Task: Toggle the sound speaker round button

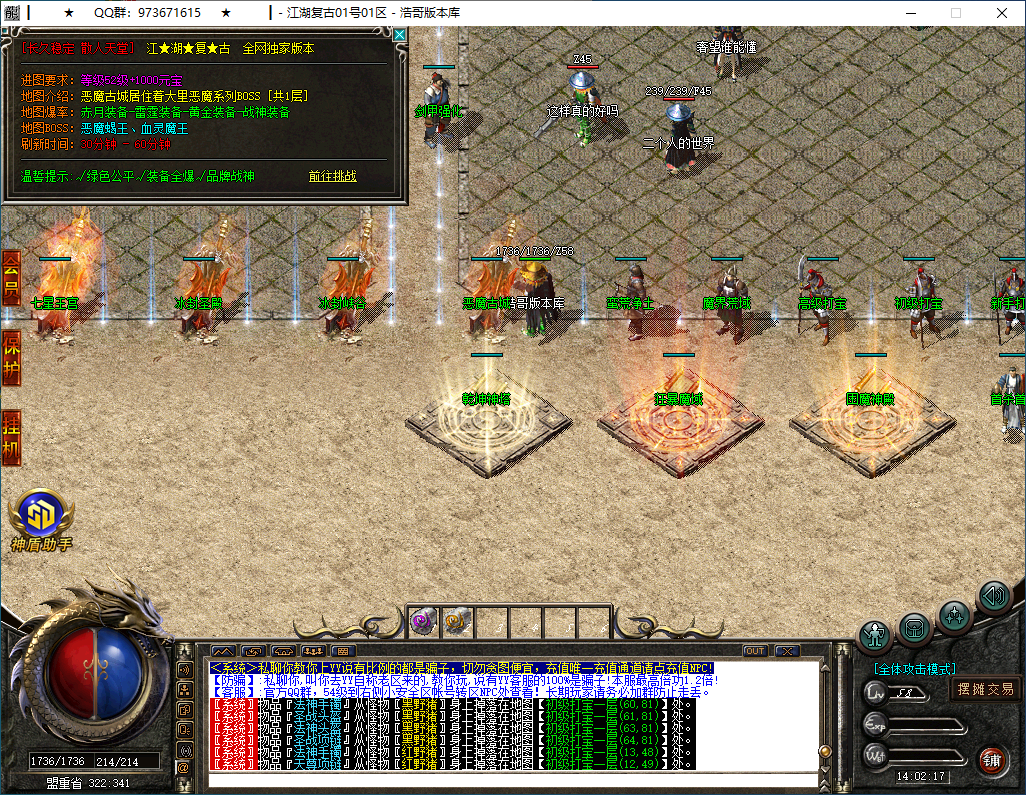Action: pos(993,596)
